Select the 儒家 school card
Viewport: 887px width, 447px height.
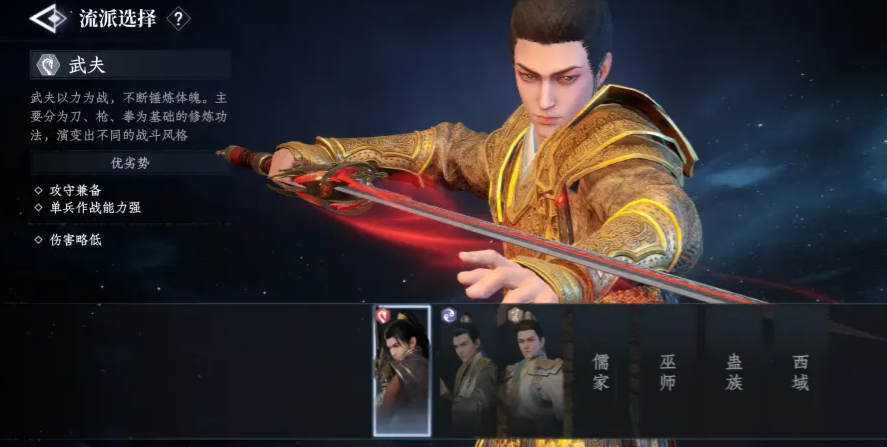click(x=601, y=371)
